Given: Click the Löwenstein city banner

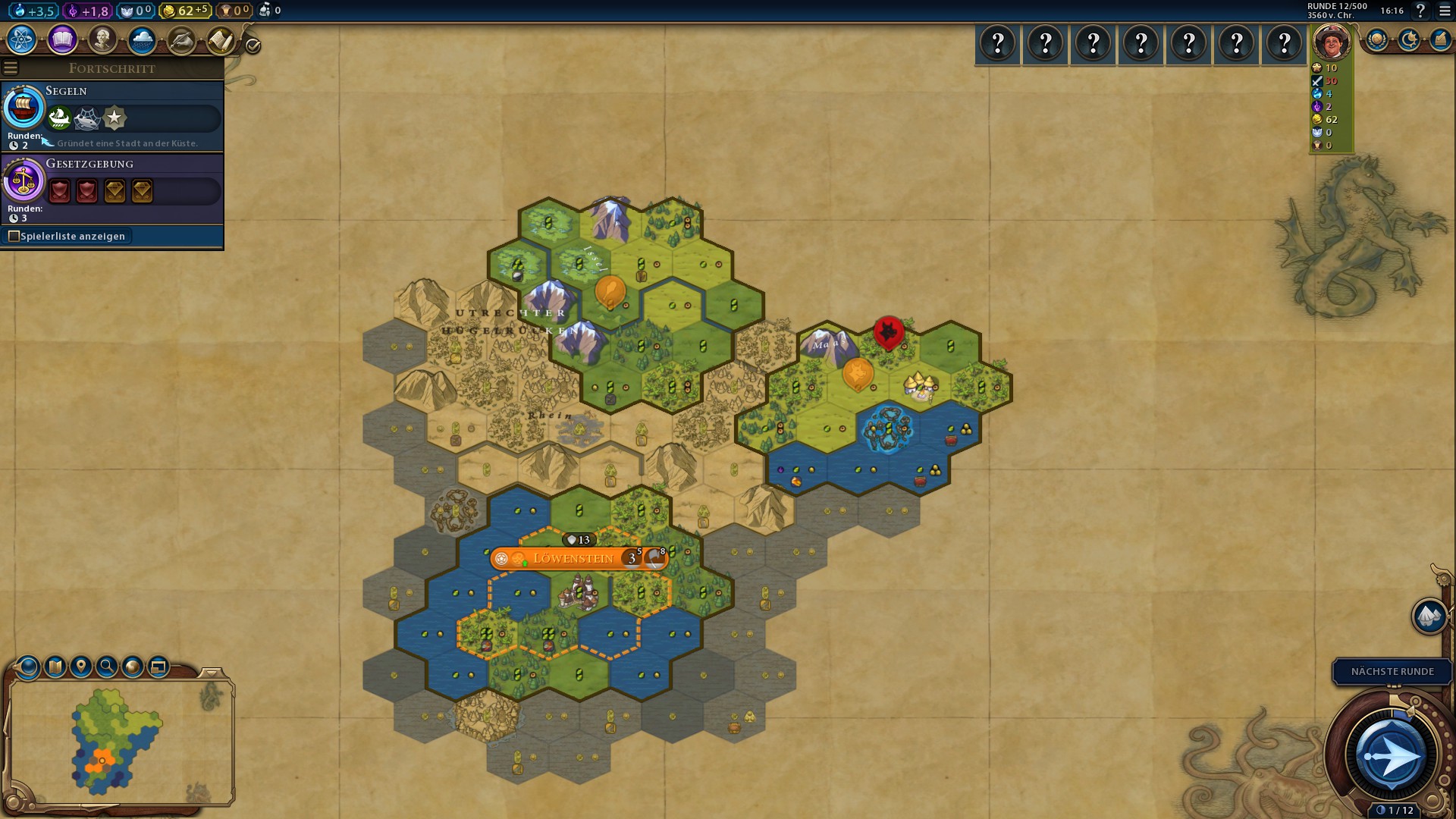Looking at the screenshot, I should pyautogui.click(x=574, y=559).
